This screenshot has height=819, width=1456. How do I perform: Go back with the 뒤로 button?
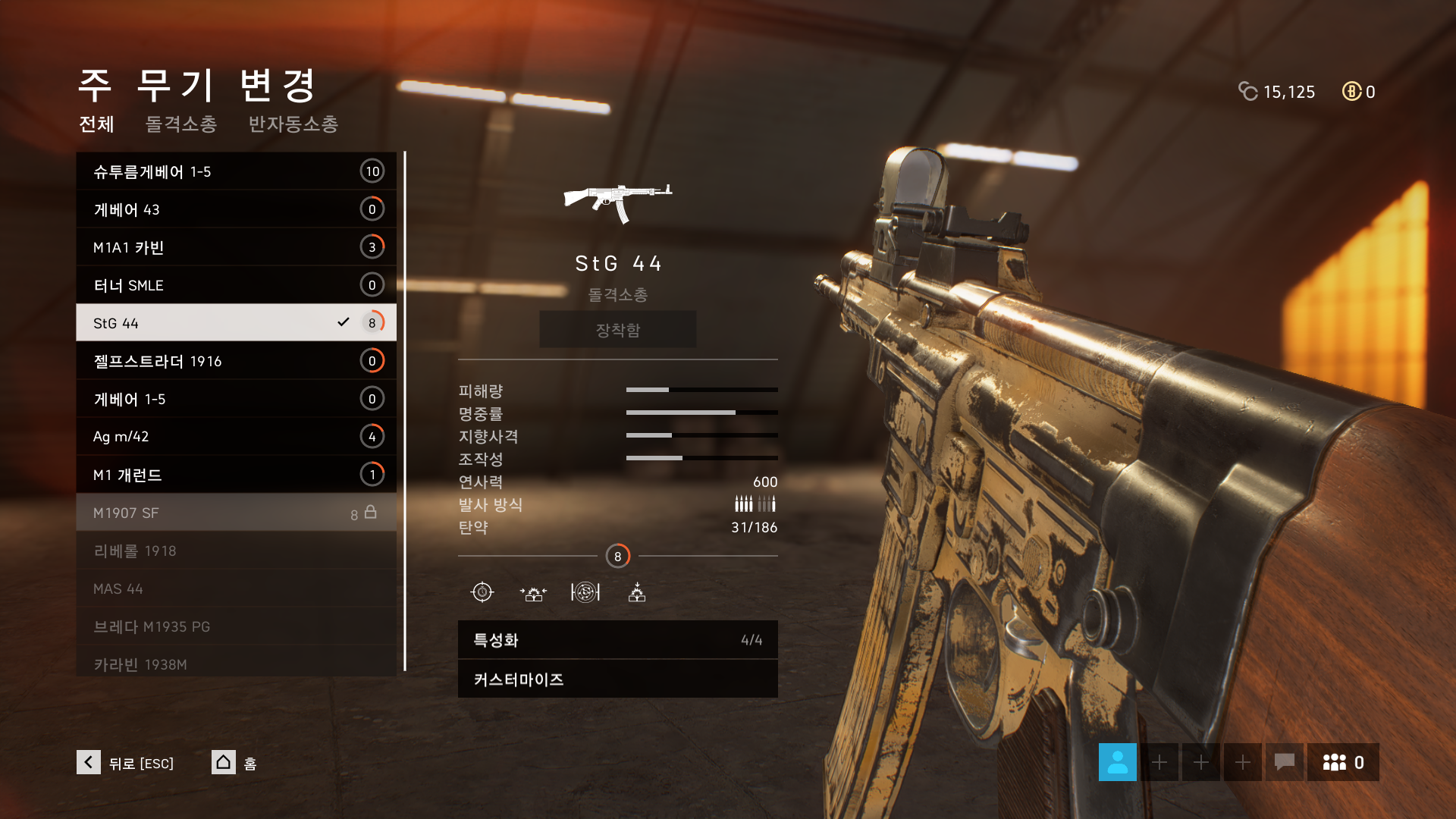point(126,763)
